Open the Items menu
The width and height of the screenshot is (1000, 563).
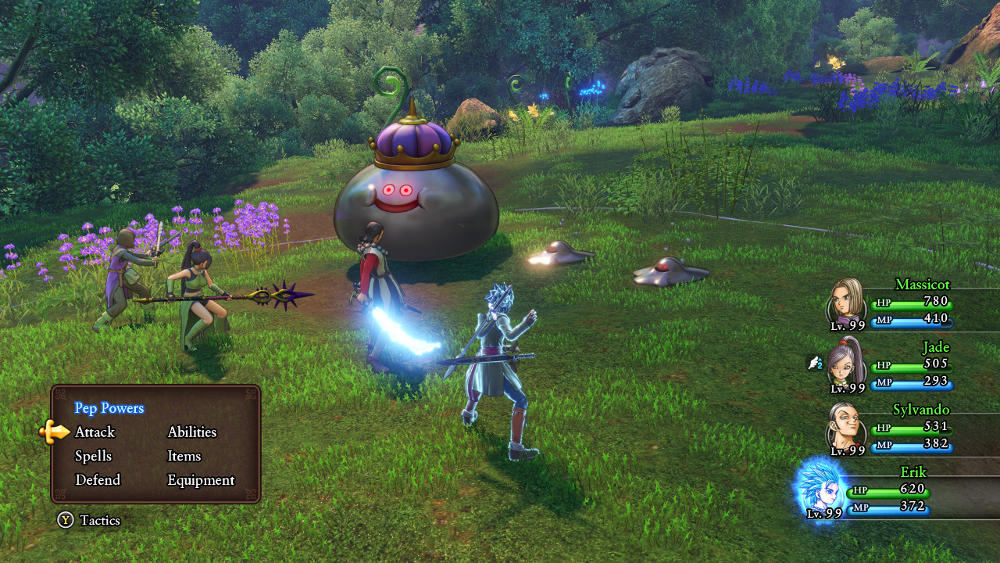(184, 456)
